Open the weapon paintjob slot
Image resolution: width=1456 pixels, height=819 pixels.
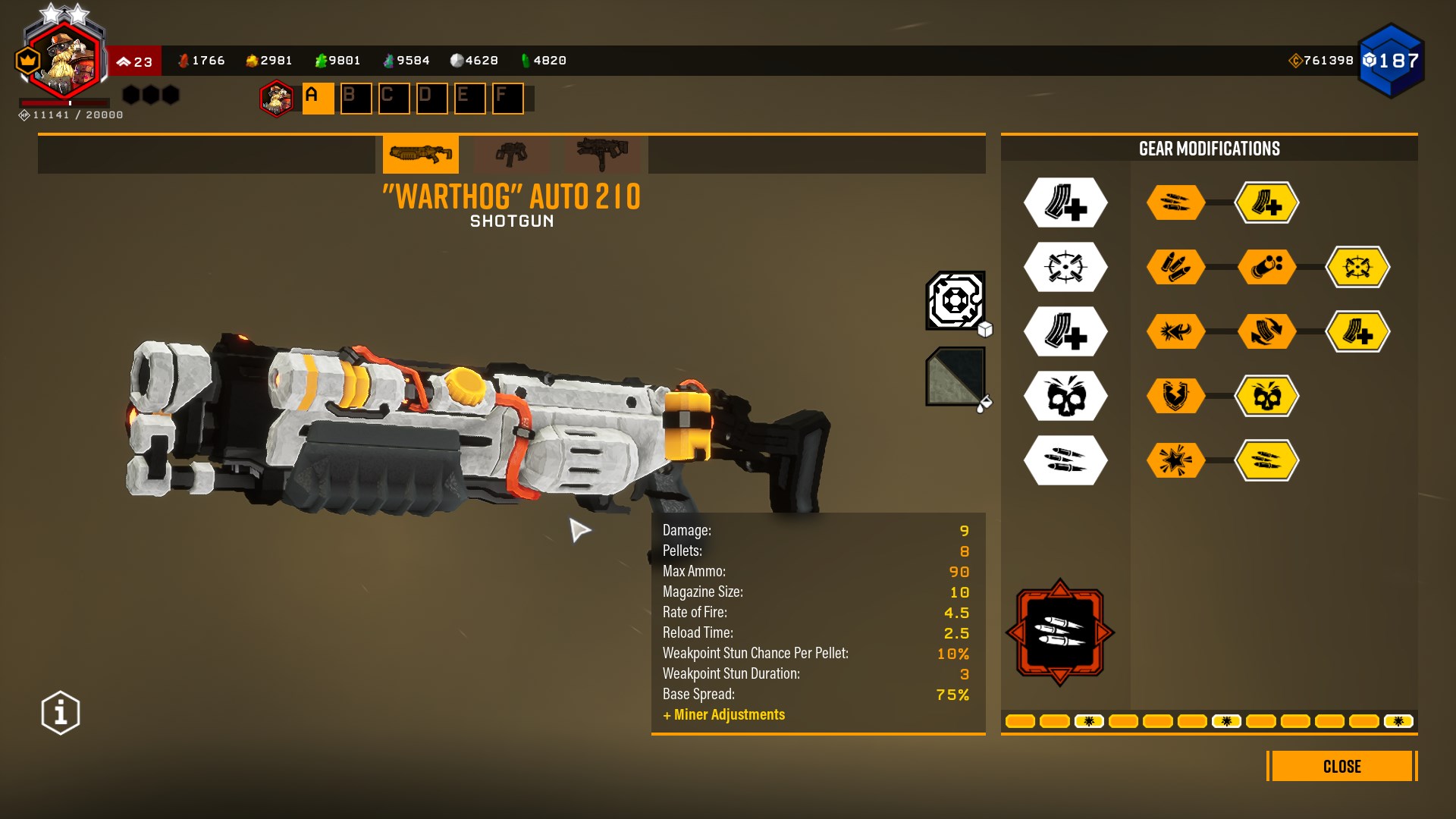coord(955,377)
